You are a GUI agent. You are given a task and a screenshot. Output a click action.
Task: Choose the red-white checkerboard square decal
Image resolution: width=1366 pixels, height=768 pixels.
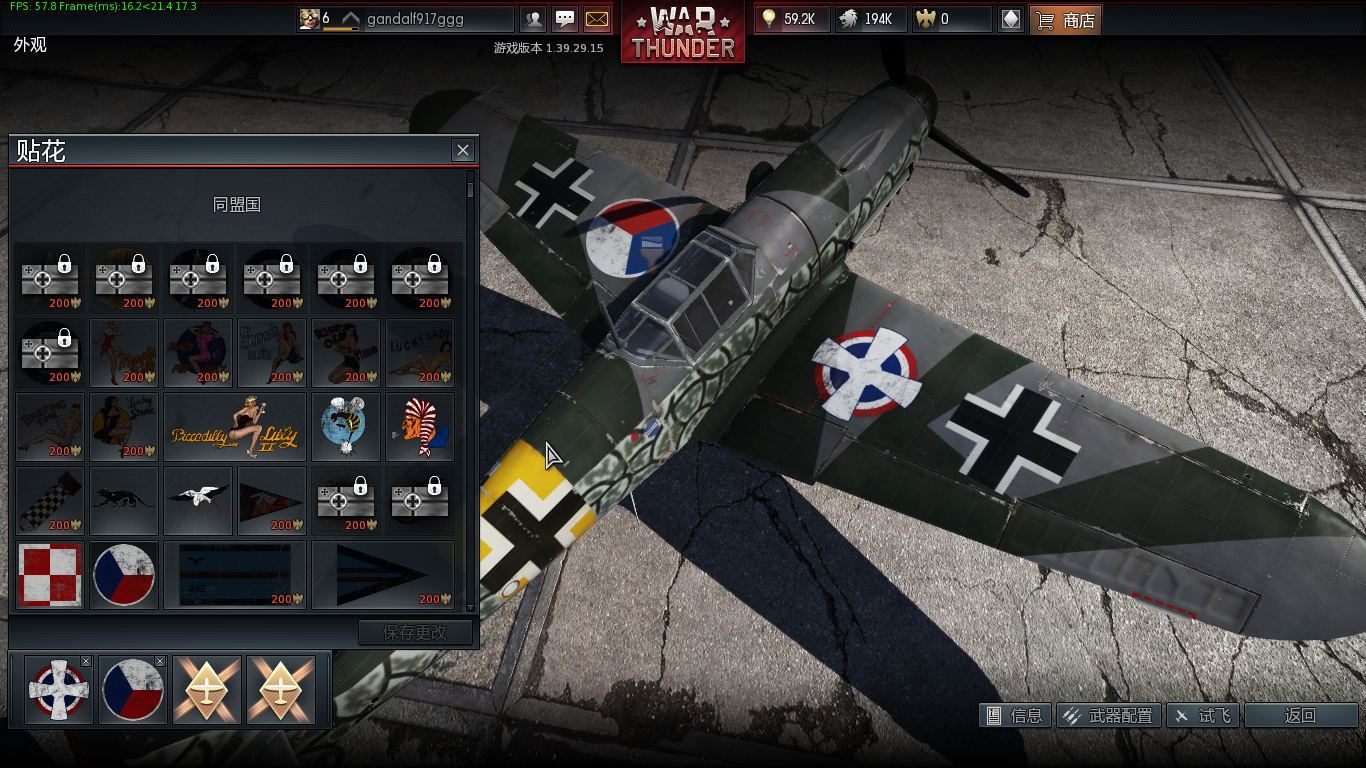pyautogui.click(x=50, y=575)
